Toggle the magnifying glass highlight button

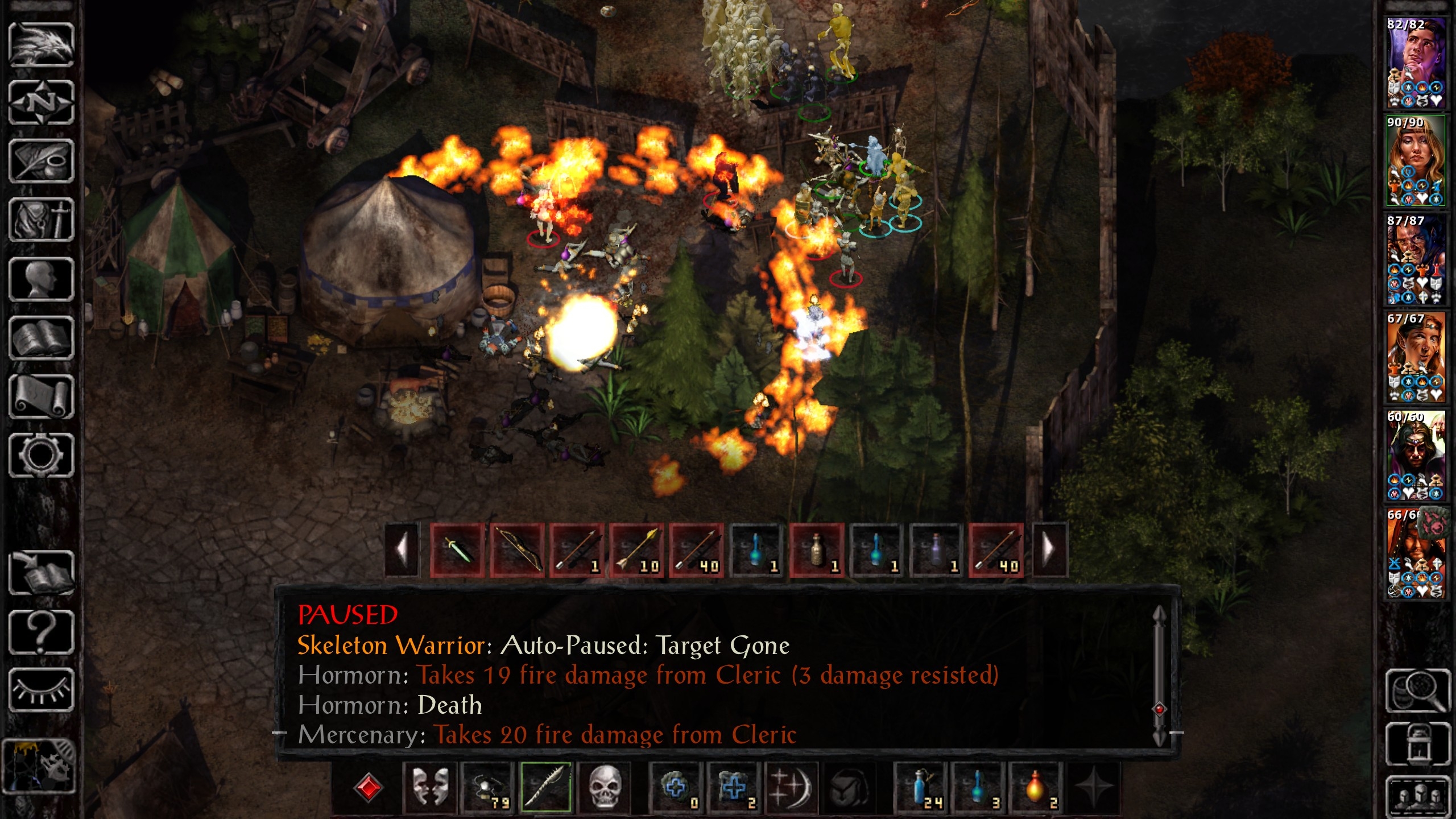click(x=1417, y=690)
